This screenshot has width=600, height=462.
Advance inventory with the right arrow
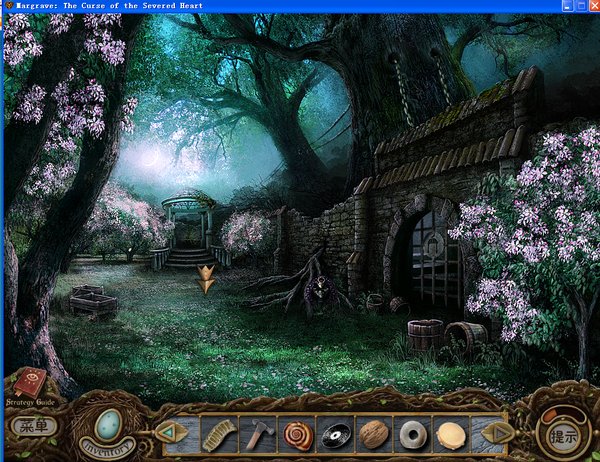tap(497, 432)
